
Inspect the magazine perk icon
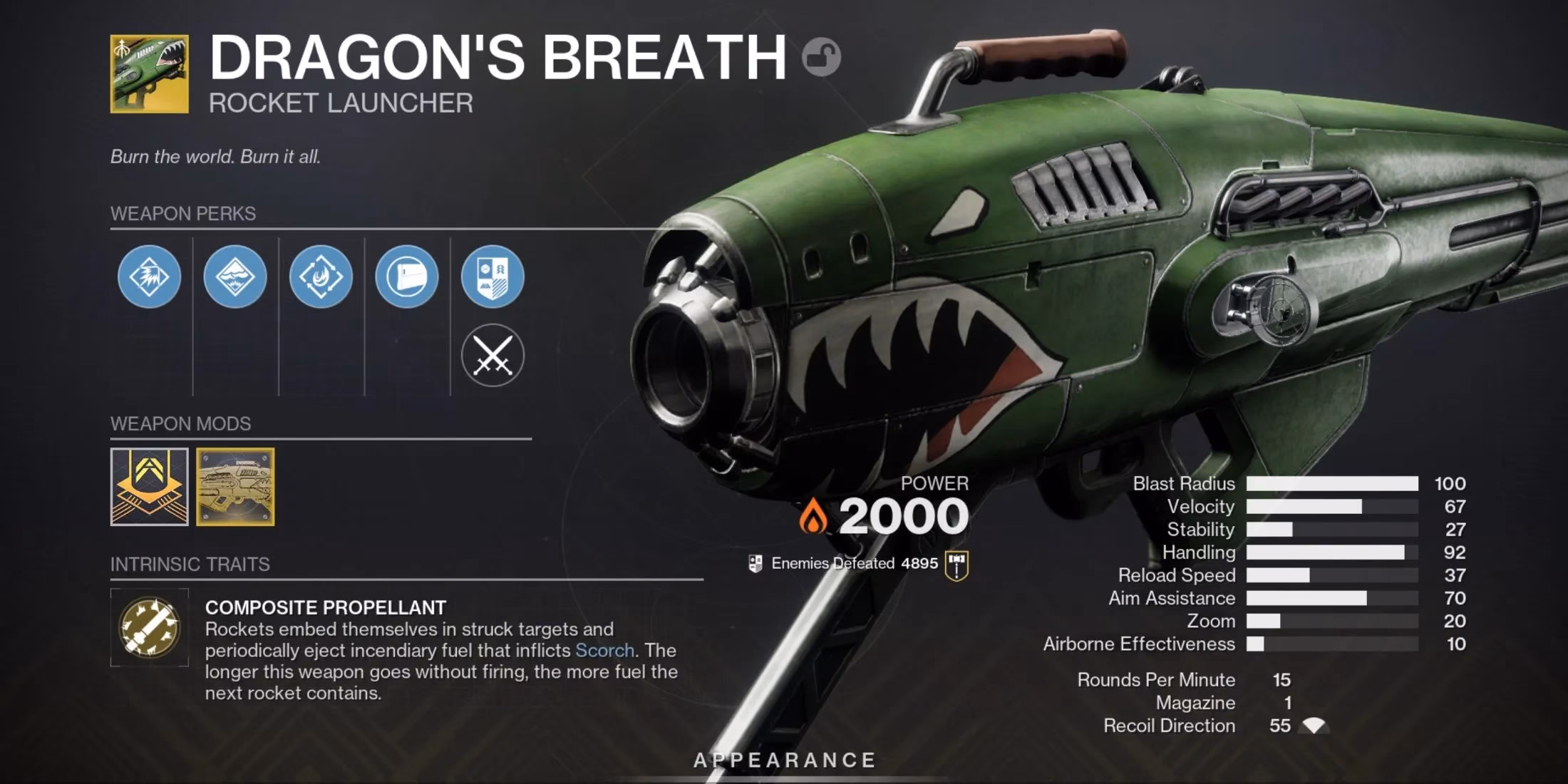click(x=406, y=278)
